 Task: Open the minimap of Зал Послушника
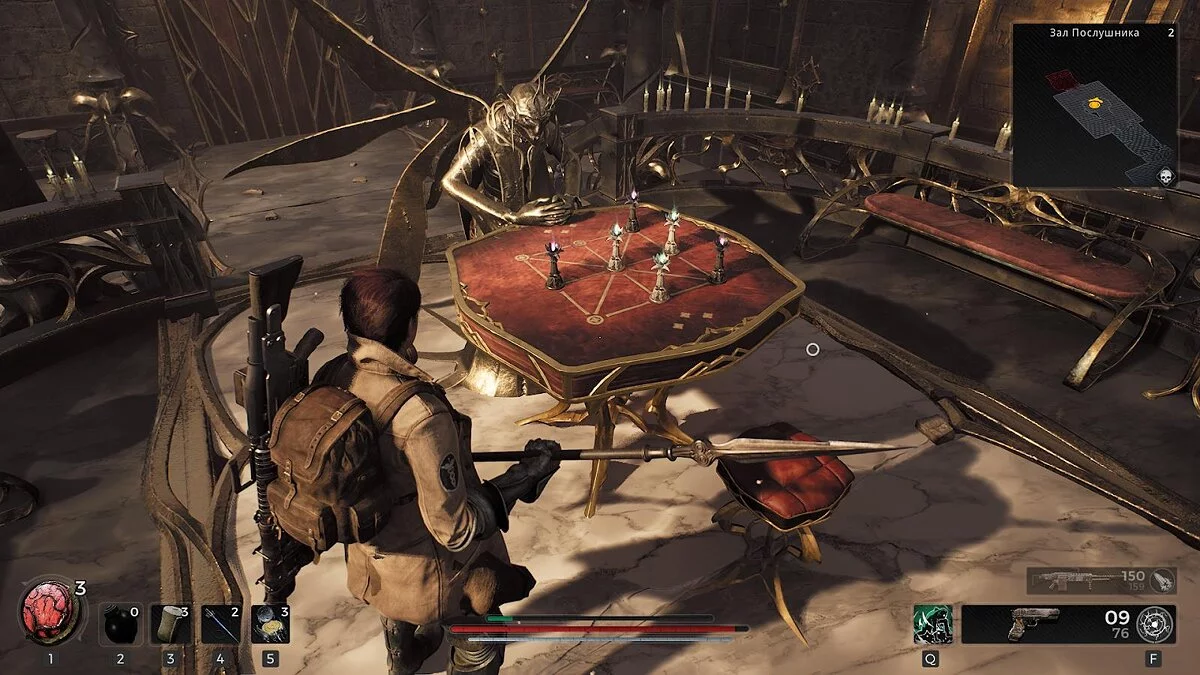pyautogui.click(x=1097, y=105)
